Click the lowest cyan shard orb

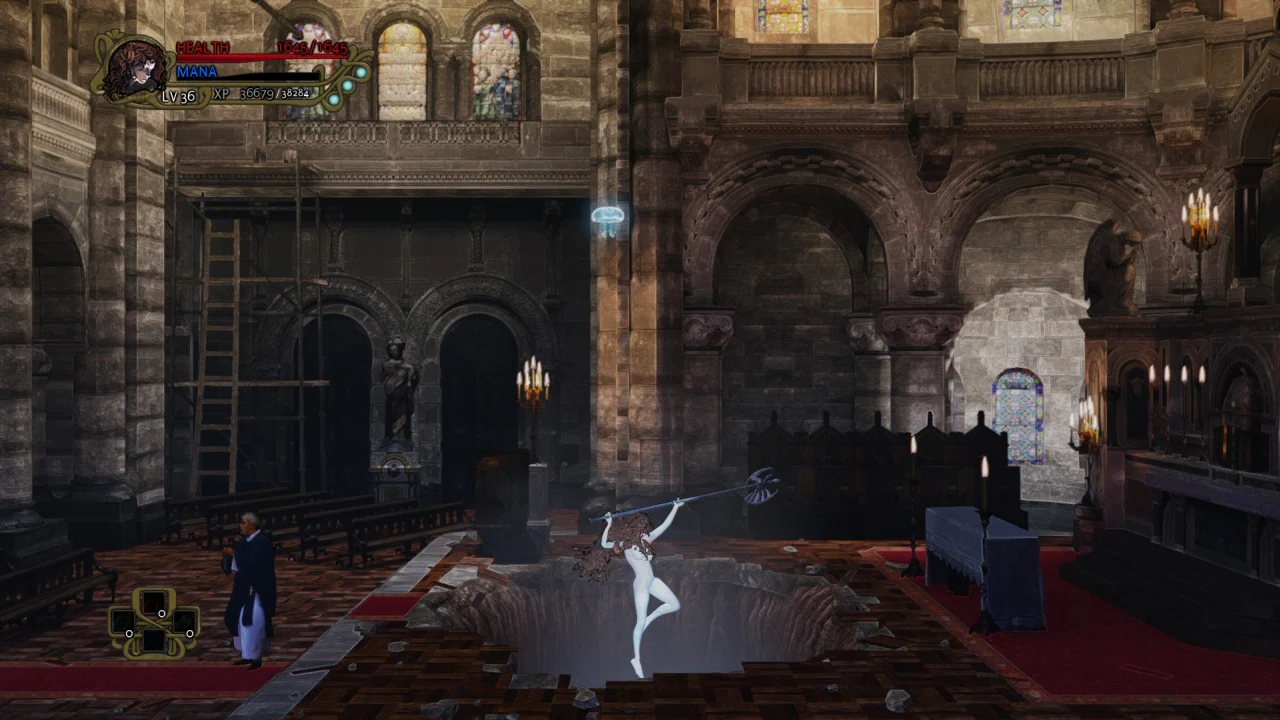334,100
